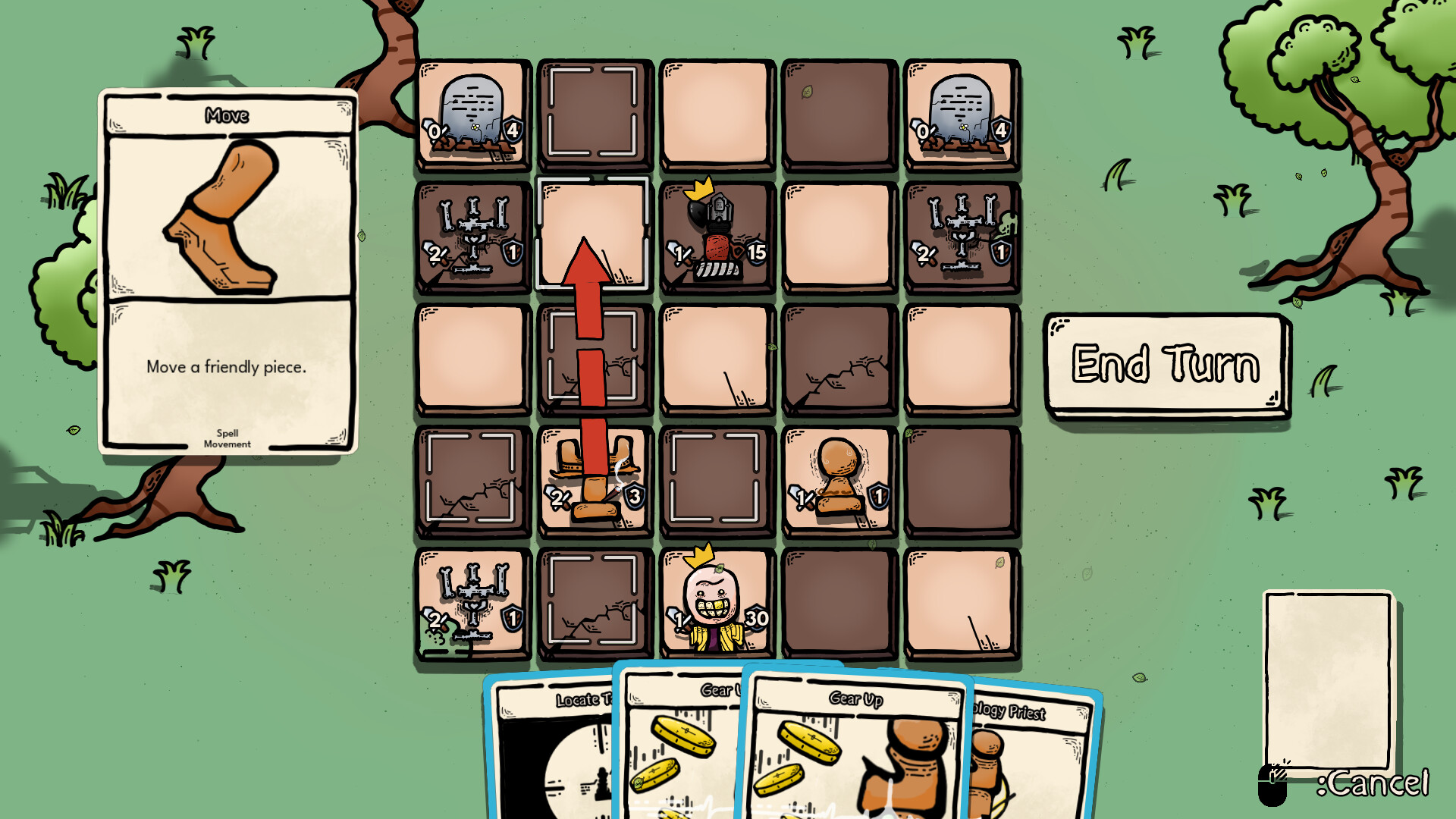The image size is (1456, 819).
Task: Click the Move spell card panel
Action: coord(227,269)
